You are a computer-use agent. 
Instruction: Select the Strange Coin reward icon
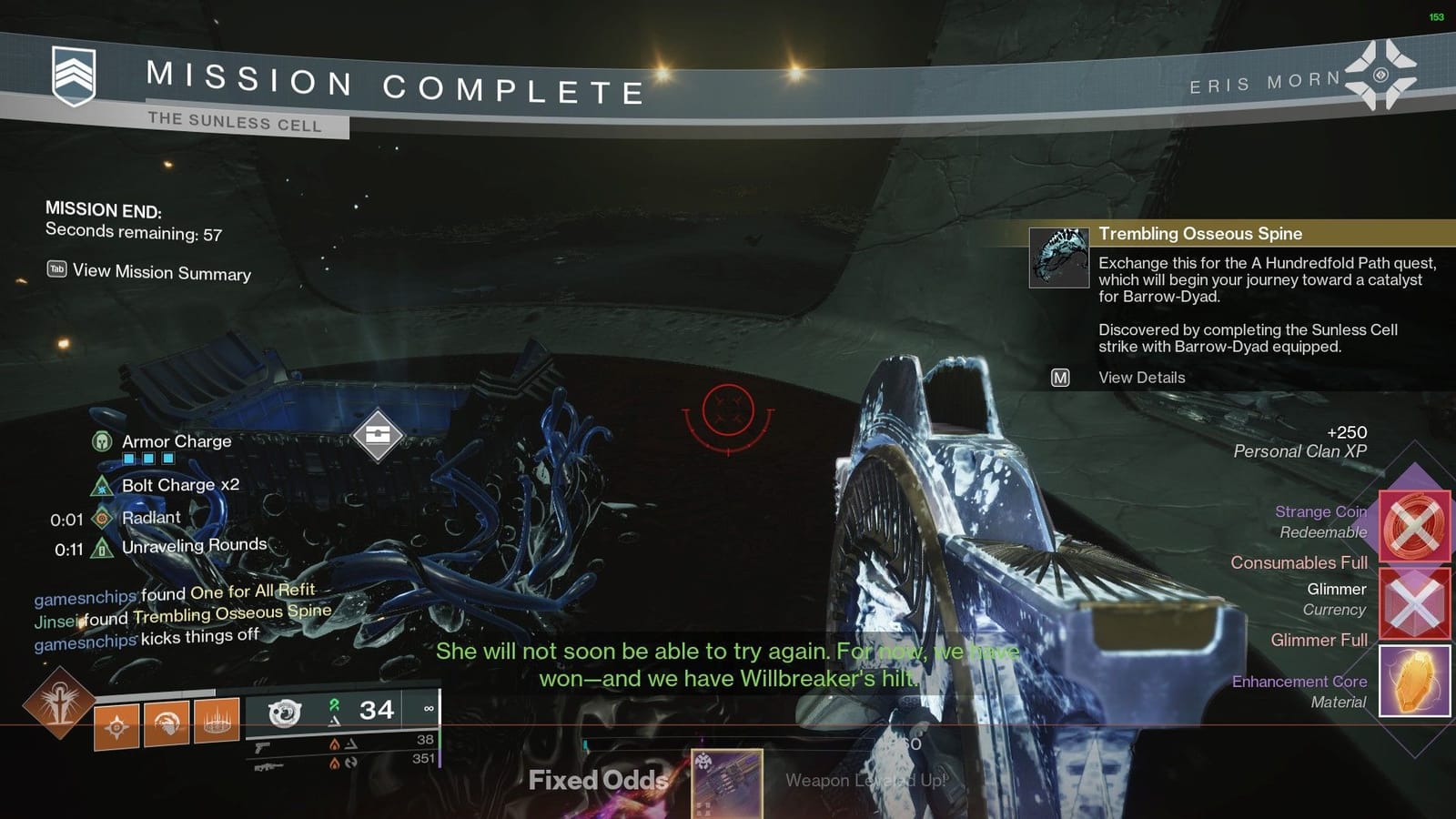(x=1416, y=526)
